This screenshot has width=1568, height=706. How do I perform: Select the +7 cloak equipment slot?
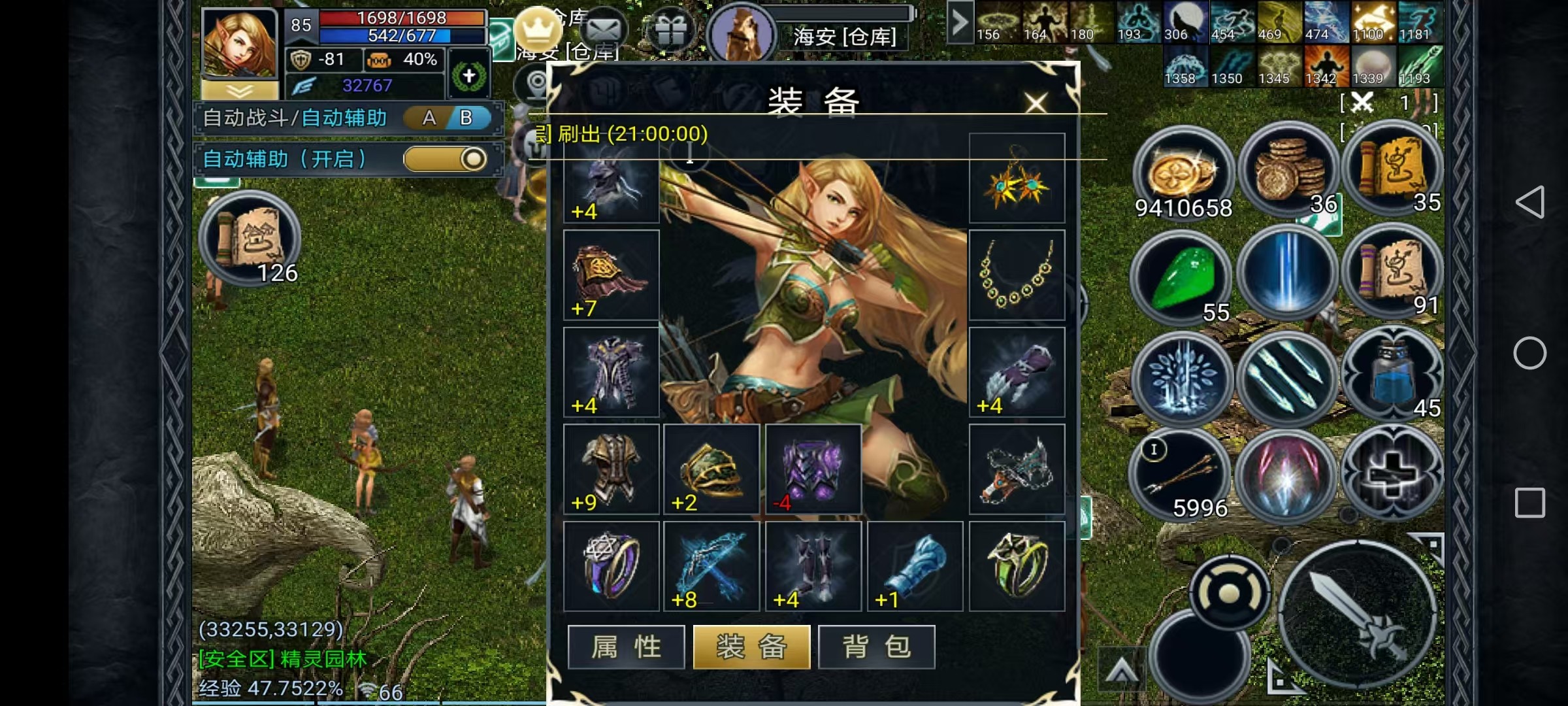tap(611, 275)
